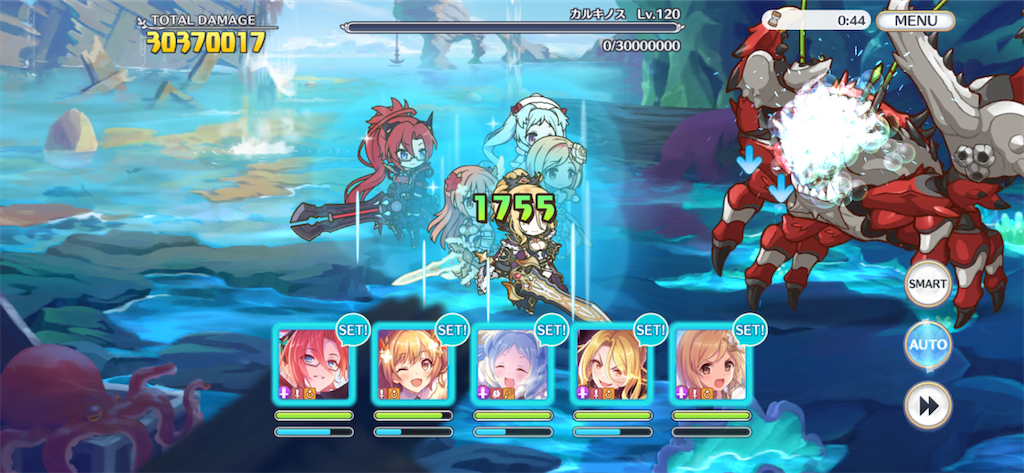Toggle the SMART mode button

[927, 285]
